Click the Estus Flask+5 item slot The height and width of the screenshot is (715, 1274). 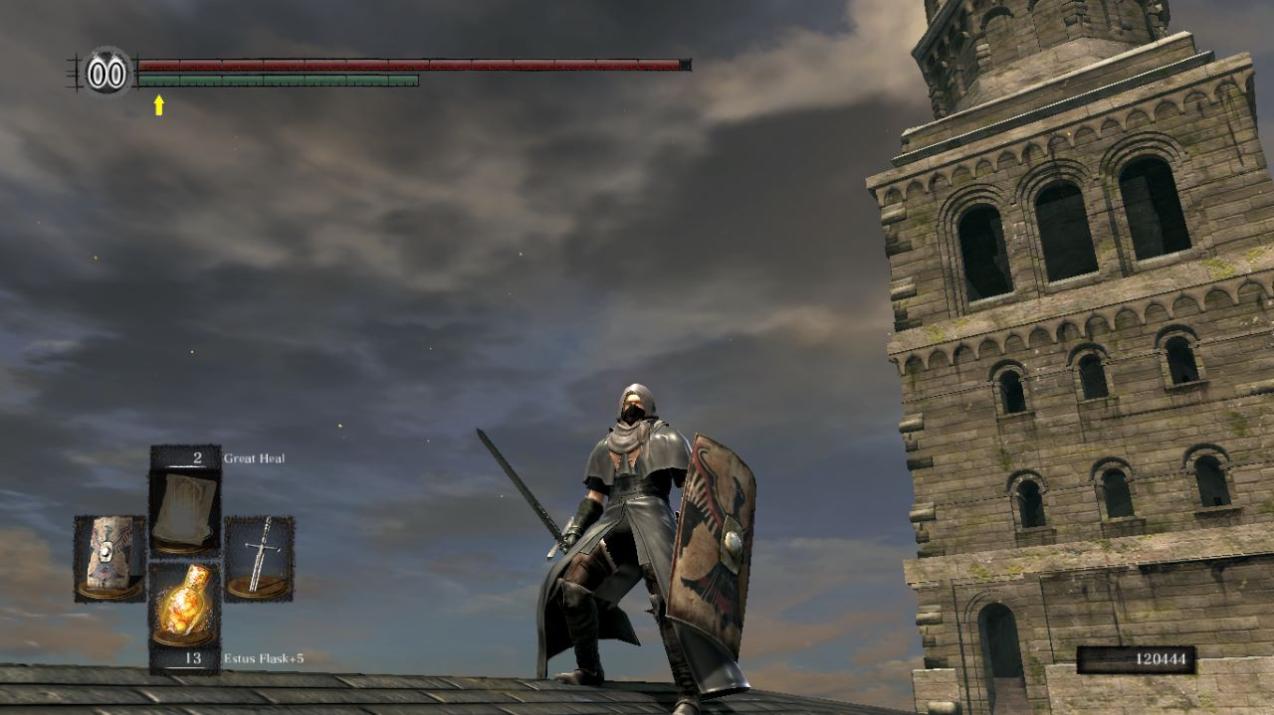click(185, 603)
